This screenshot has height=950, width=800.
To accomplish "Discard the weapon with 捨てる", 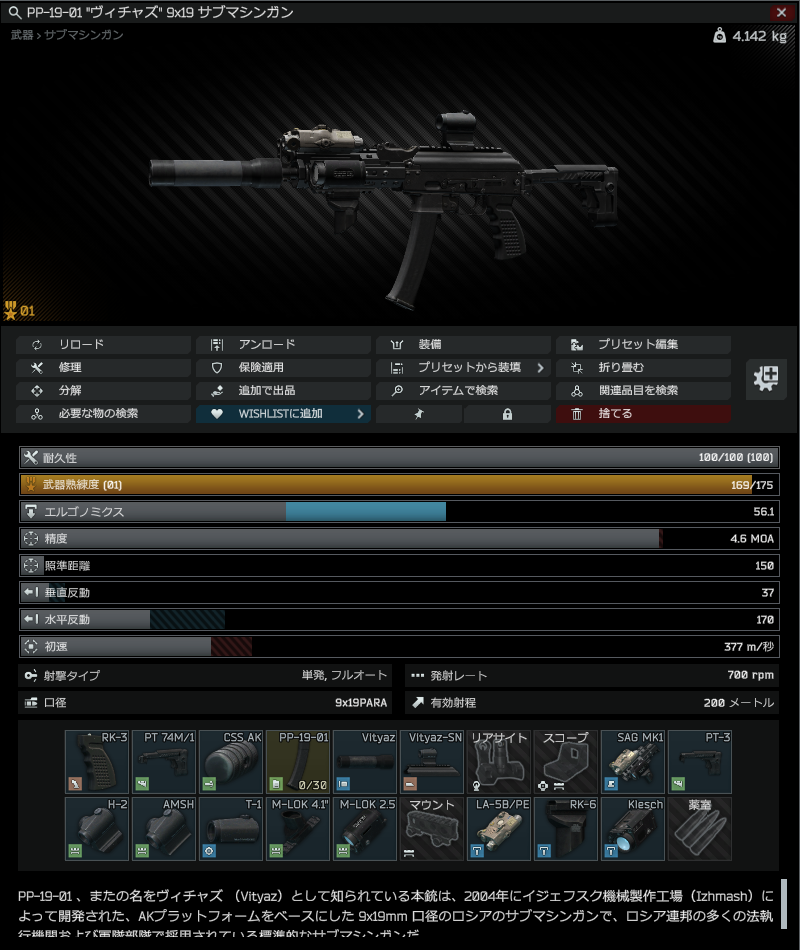I will [x=643, y=413].
